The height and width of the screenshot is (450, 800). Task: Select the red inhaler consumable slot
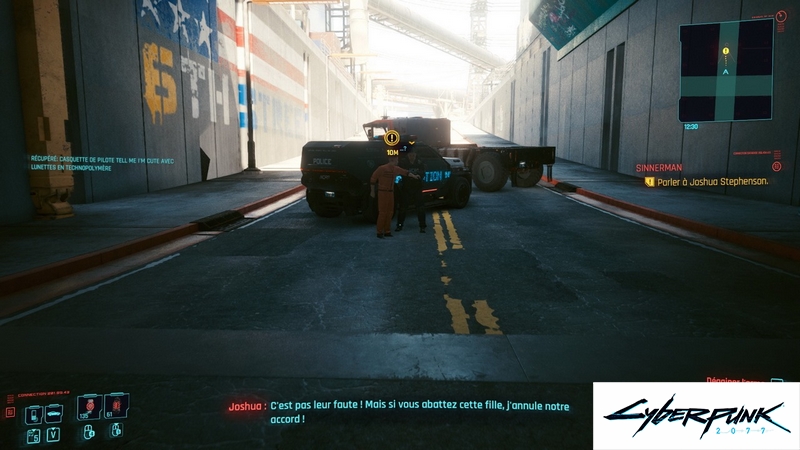114,406
